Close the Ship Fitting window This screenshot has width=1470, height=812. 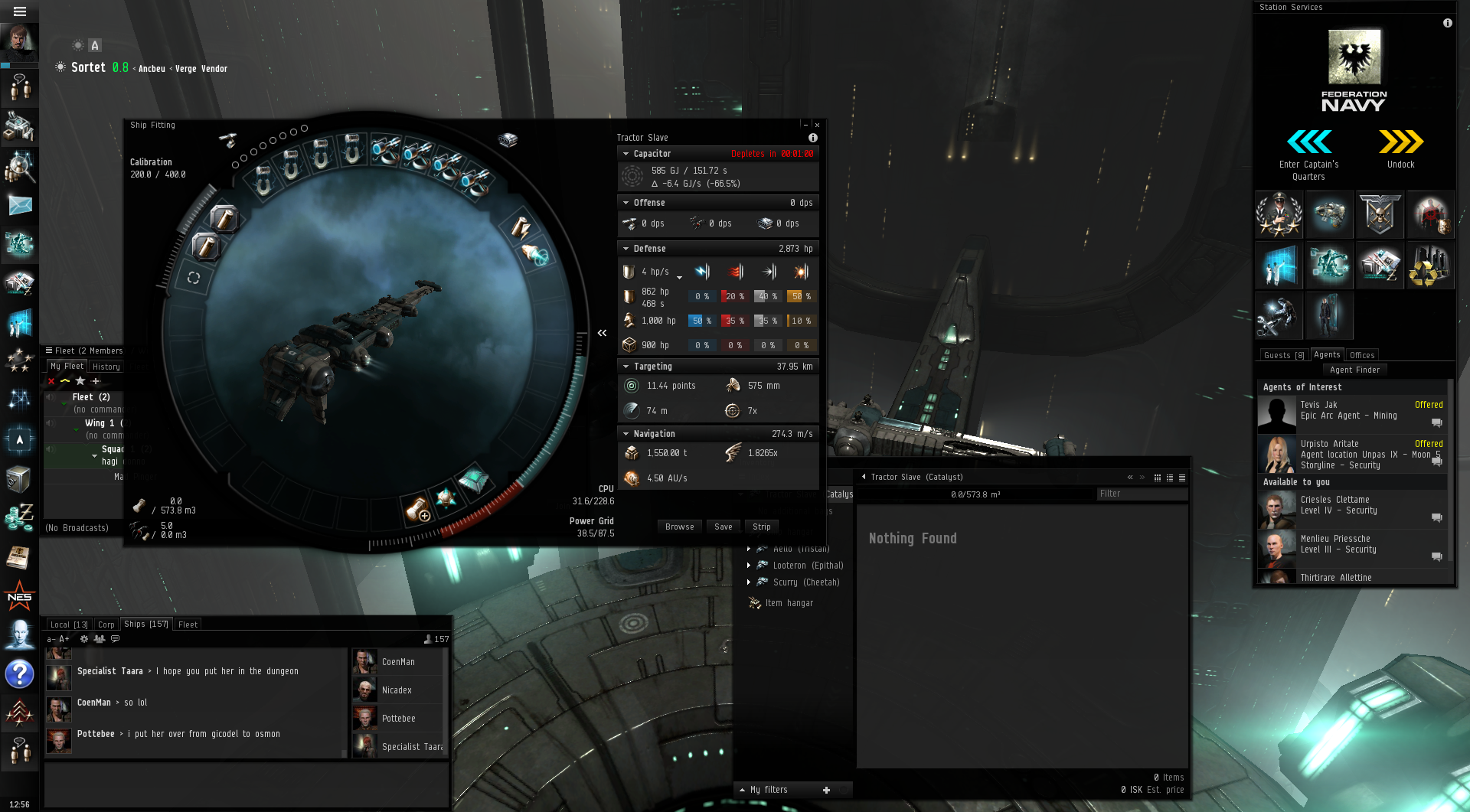817,125
